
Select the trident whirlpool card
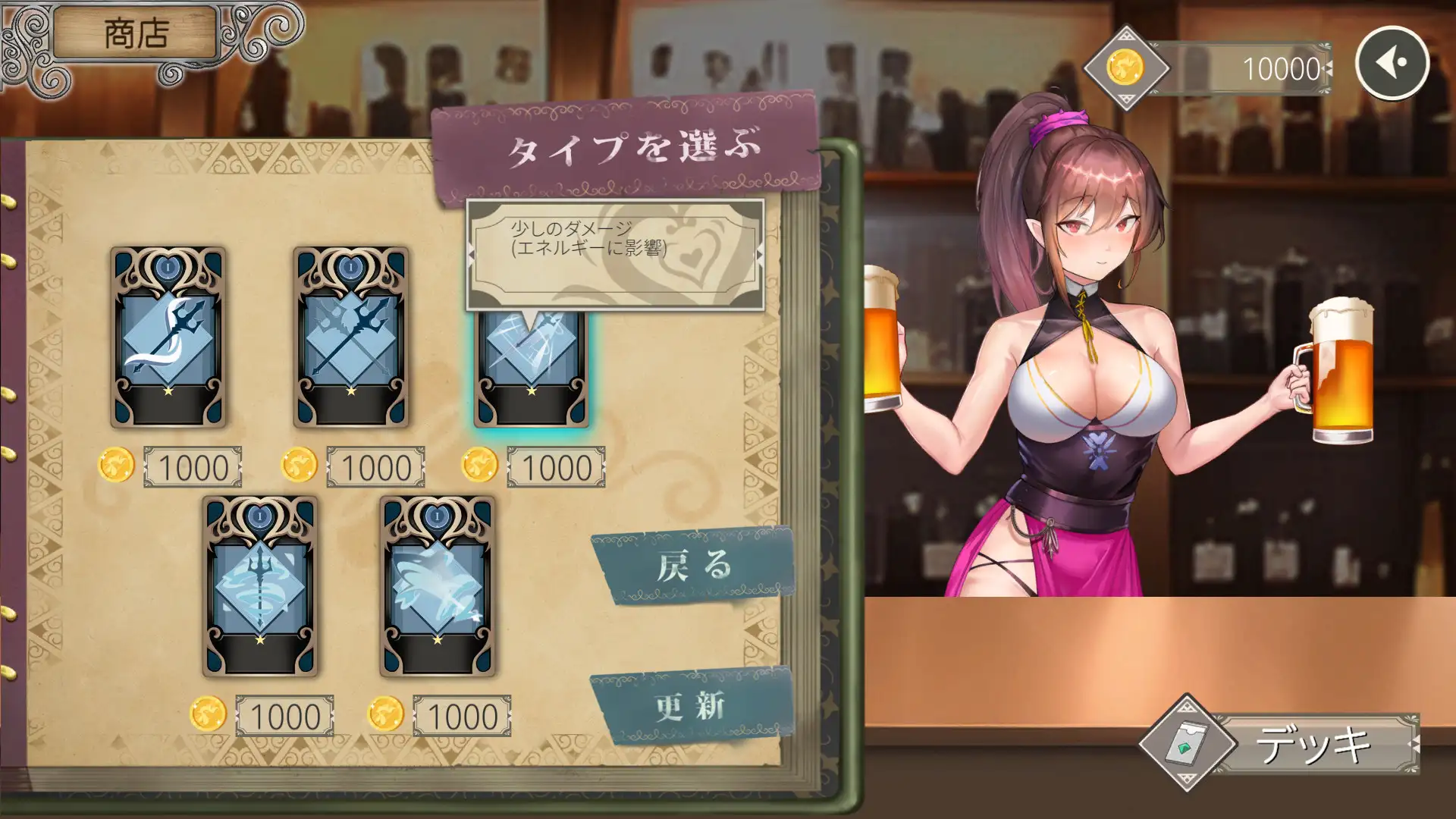click(260, 586)
